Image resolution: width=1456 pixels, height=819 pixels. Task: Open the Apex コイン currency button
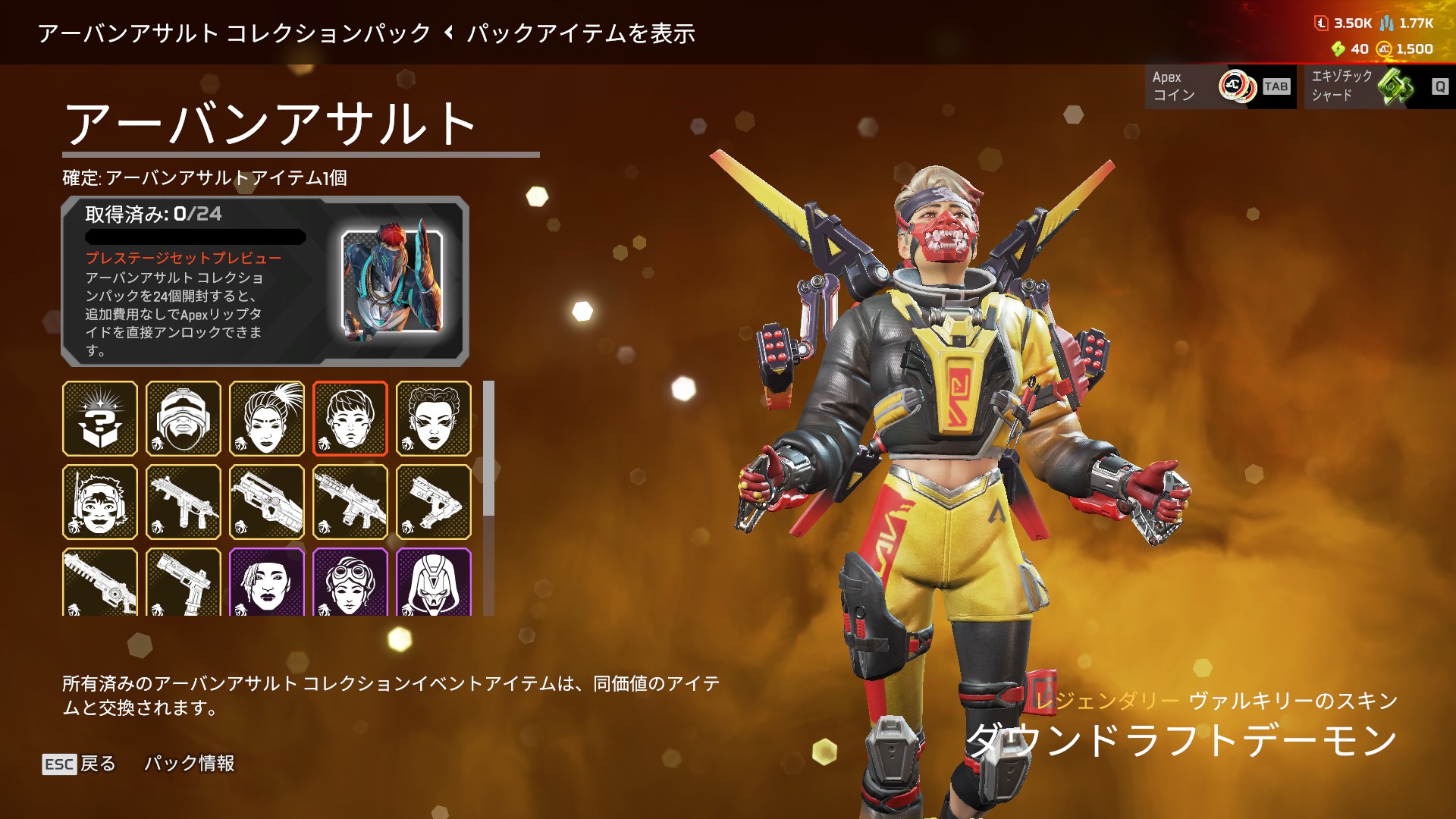pyautogui.click(x=1219, y=86)
